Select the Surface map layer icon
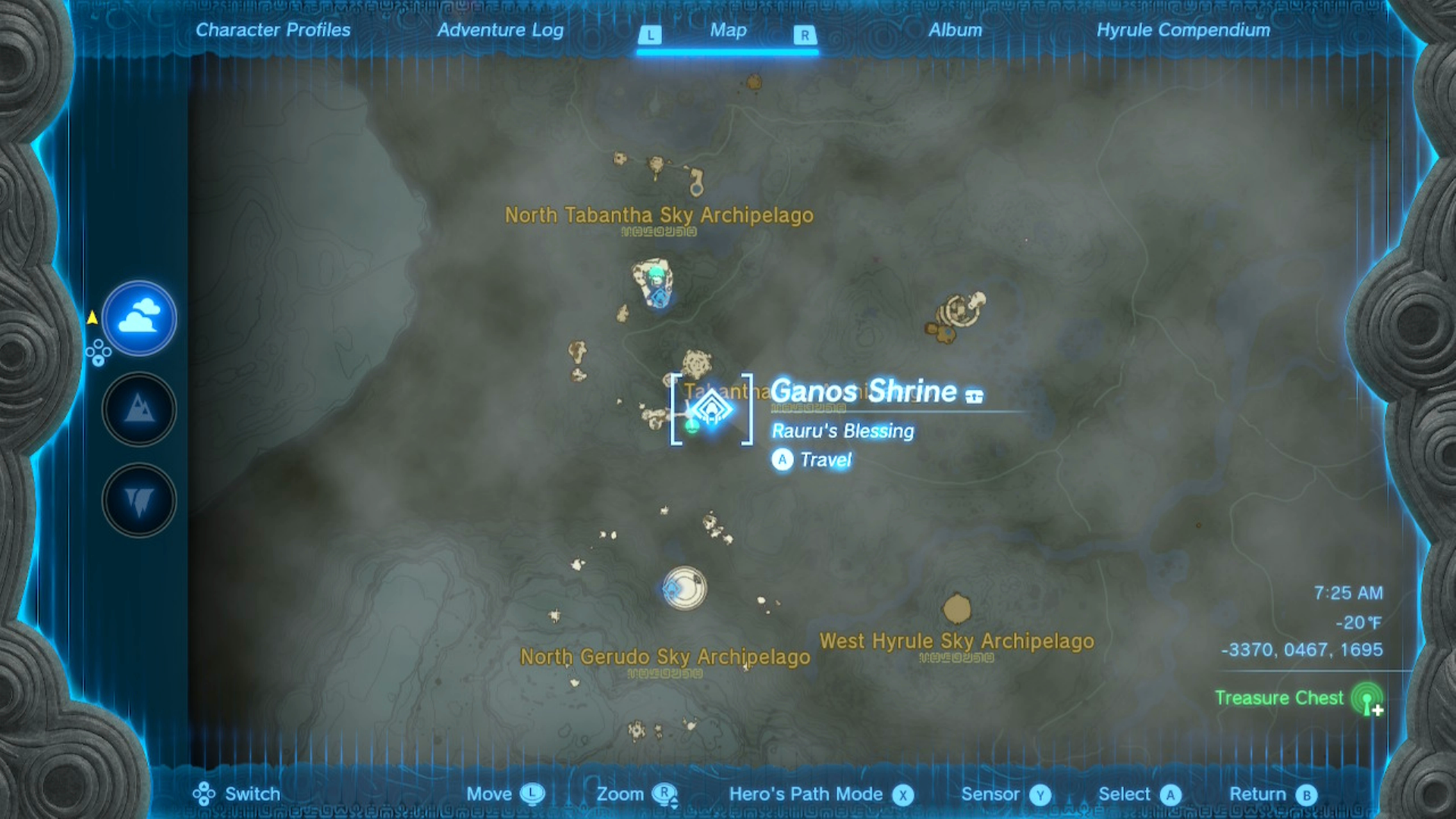Screen dimensions: 1456x819 pos(139,409)
